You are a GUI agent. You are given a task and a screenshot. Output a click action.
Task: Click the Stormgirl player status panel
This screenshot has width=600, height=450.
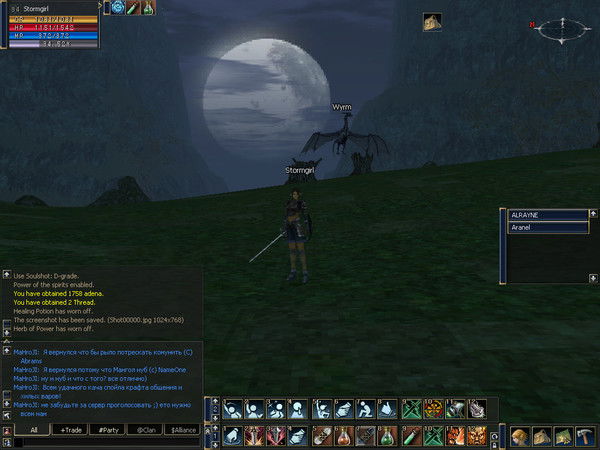point(50,27)
